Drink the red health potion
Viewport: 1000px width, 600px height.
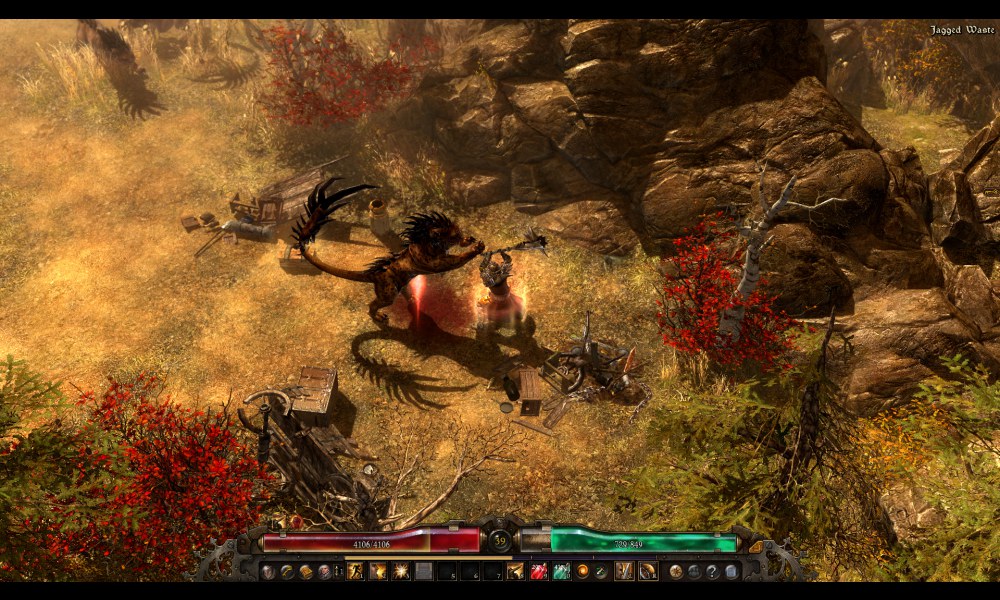539,571
